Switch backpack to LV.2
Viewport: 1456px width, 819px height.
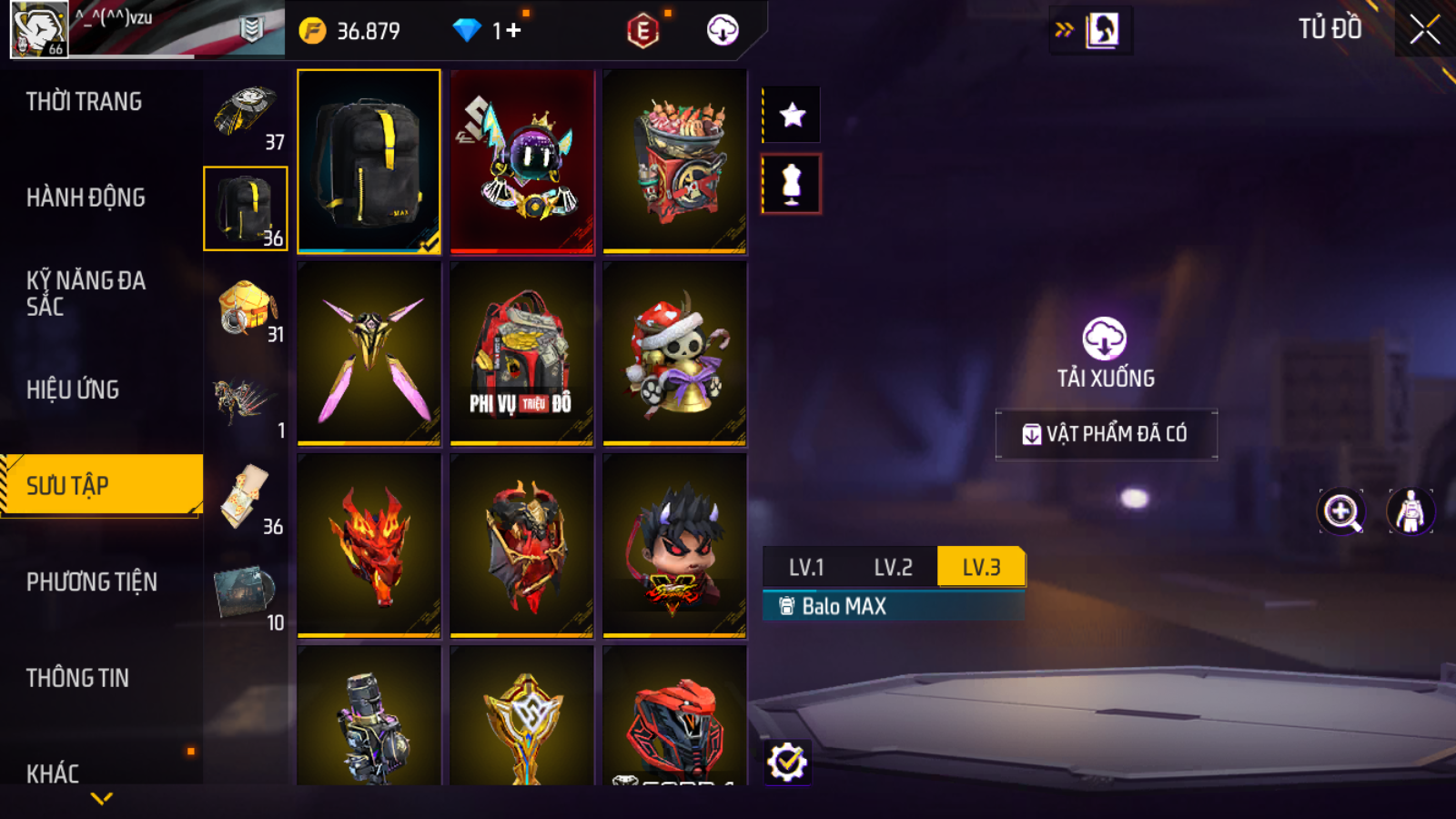pyautogui.click(x=893, y=567)
